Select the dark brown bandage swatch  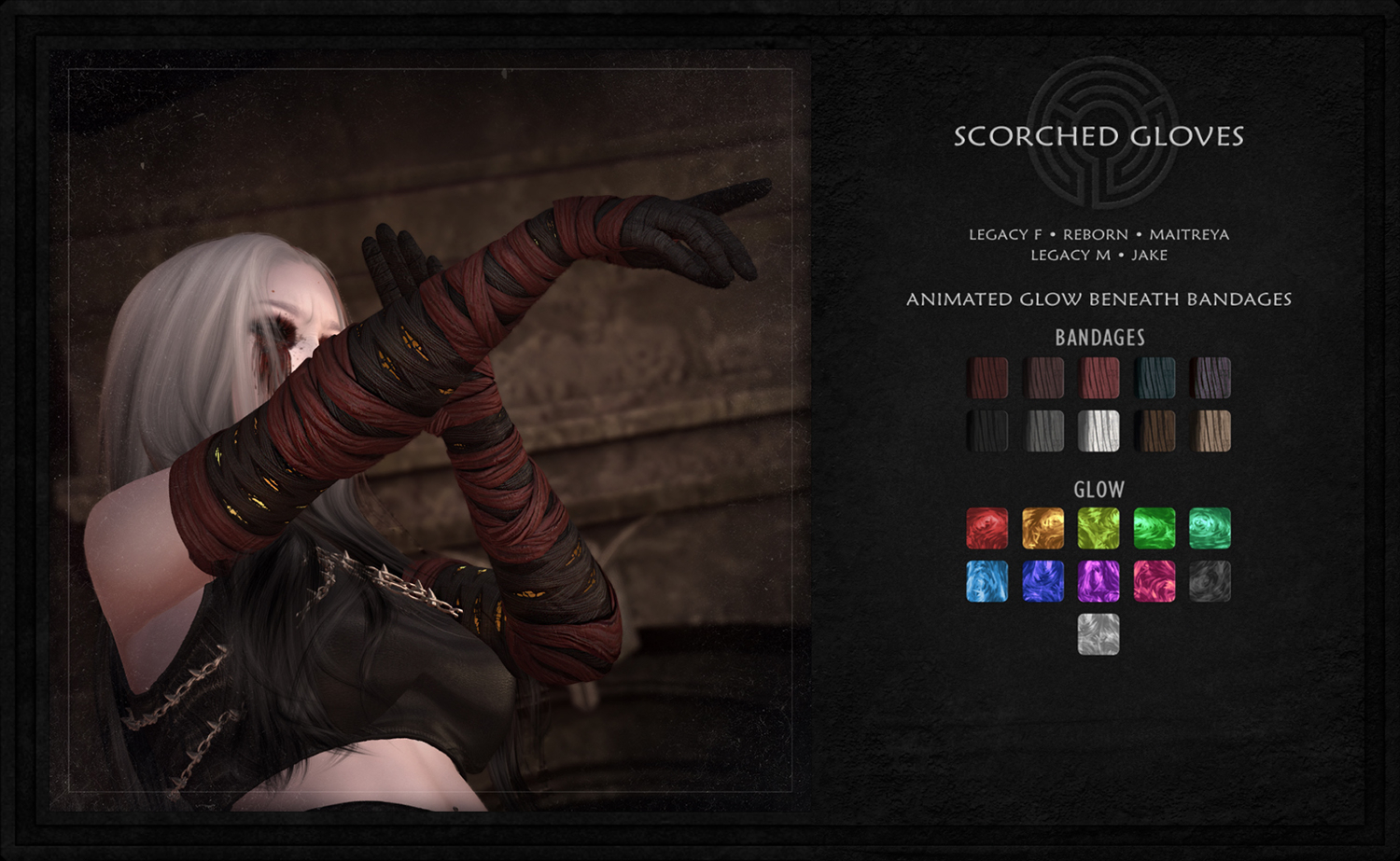1155,431
